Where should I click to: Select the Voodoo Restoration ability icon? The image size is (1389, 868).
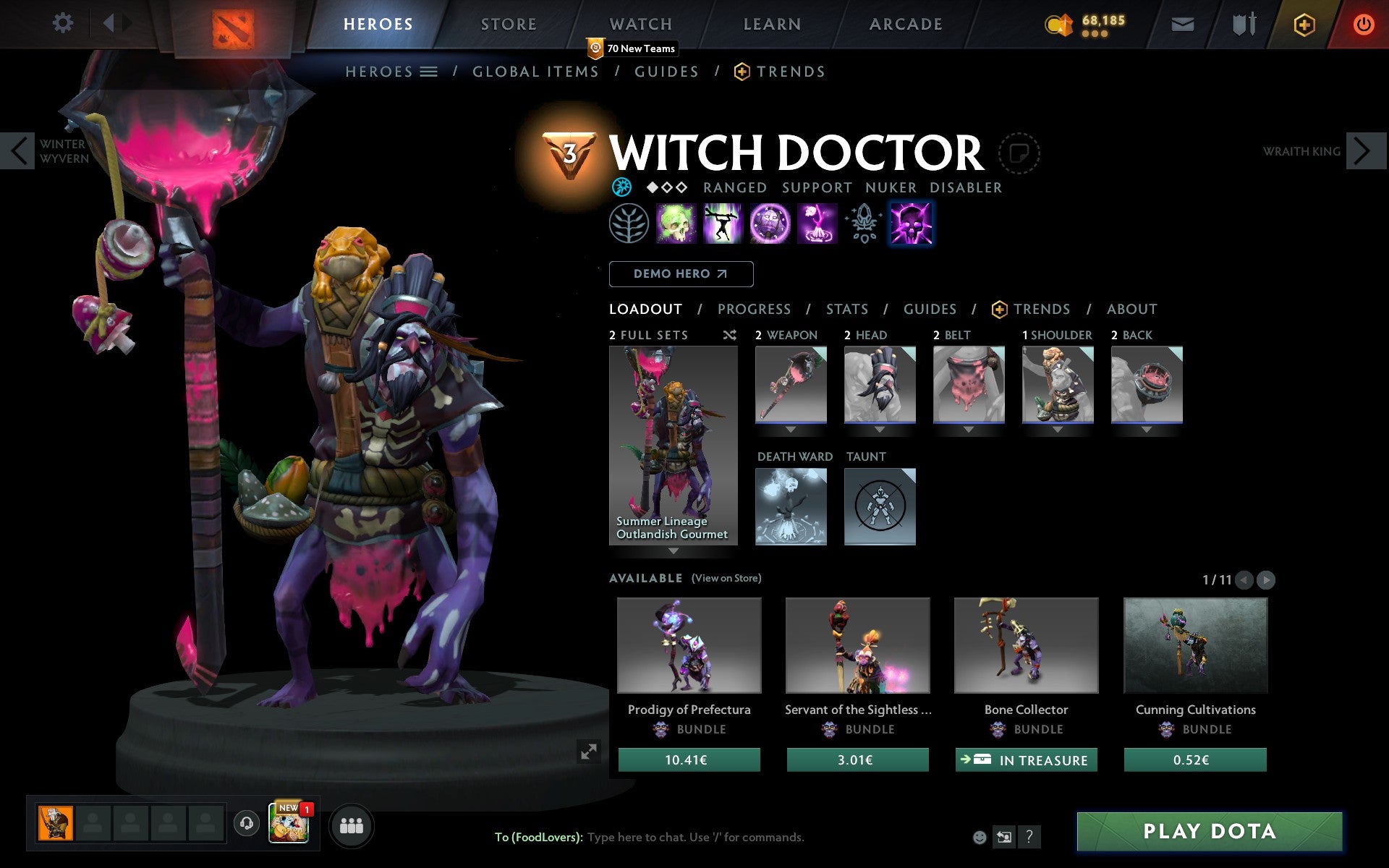click(723, 224)
